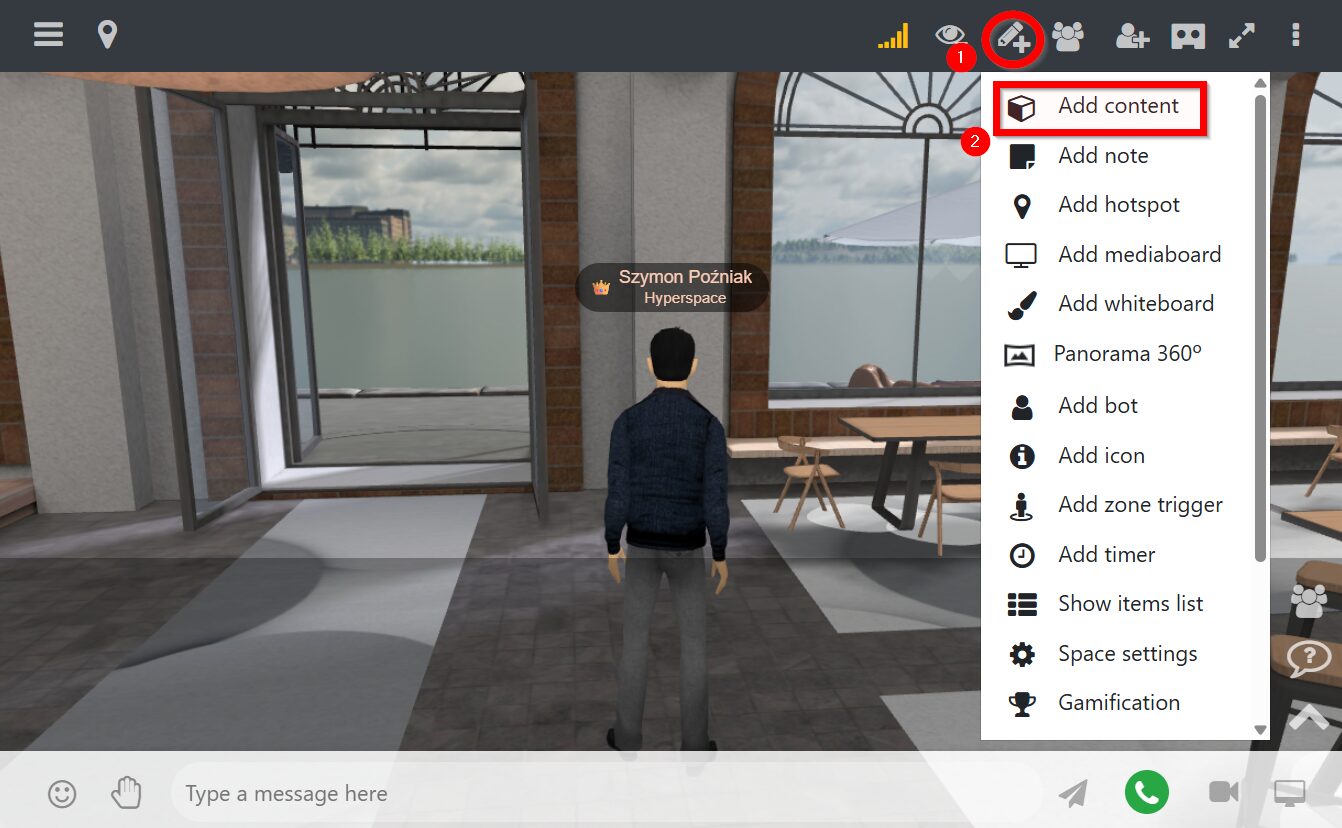Image resolution: width=1342 pixels, height=828 pixels.
Task: Open the hamburger main menu
Action: coord(48,35)
